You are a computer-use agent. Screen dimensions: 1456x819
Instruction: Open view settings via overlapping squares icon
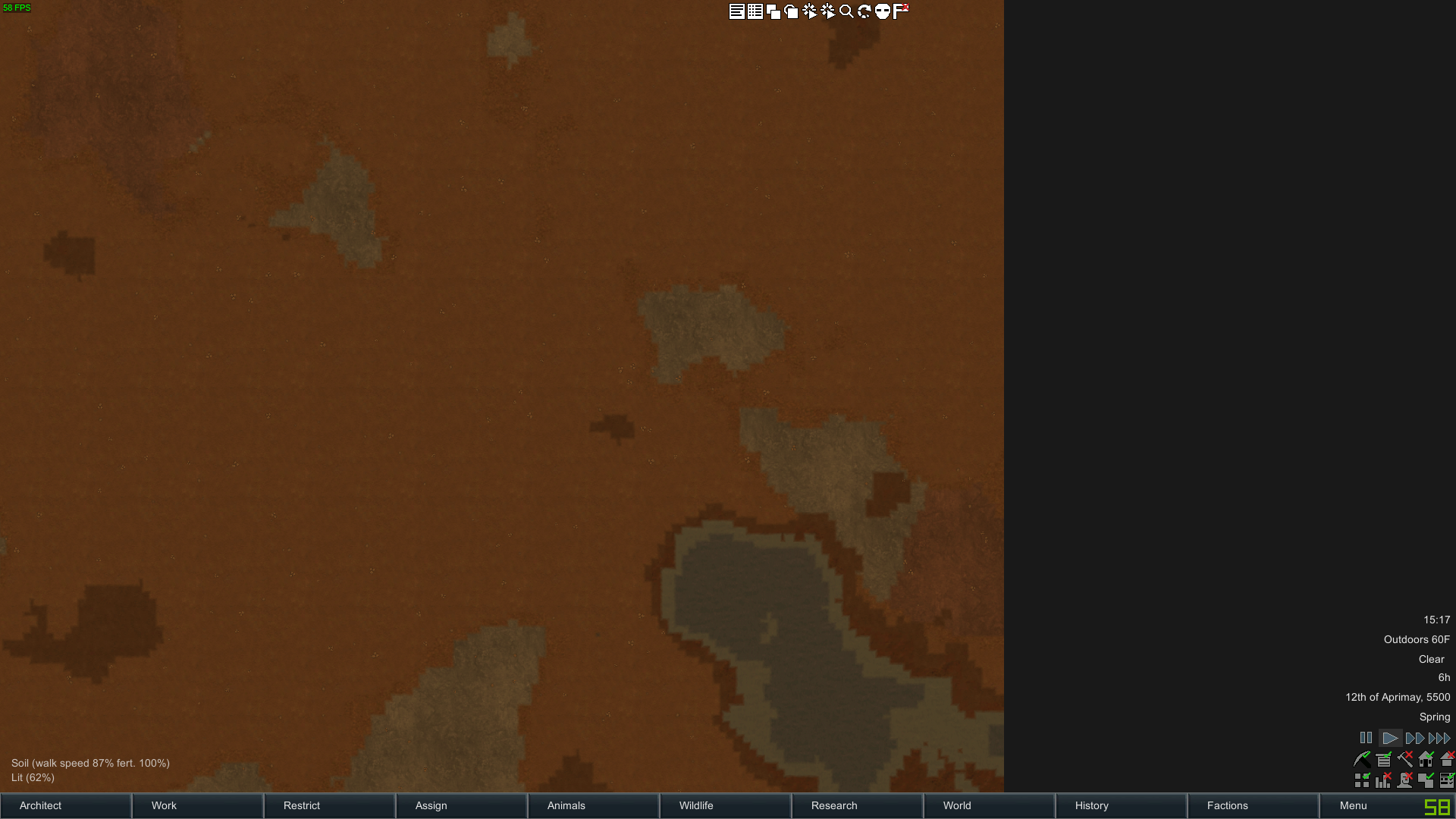coord(773,11)
